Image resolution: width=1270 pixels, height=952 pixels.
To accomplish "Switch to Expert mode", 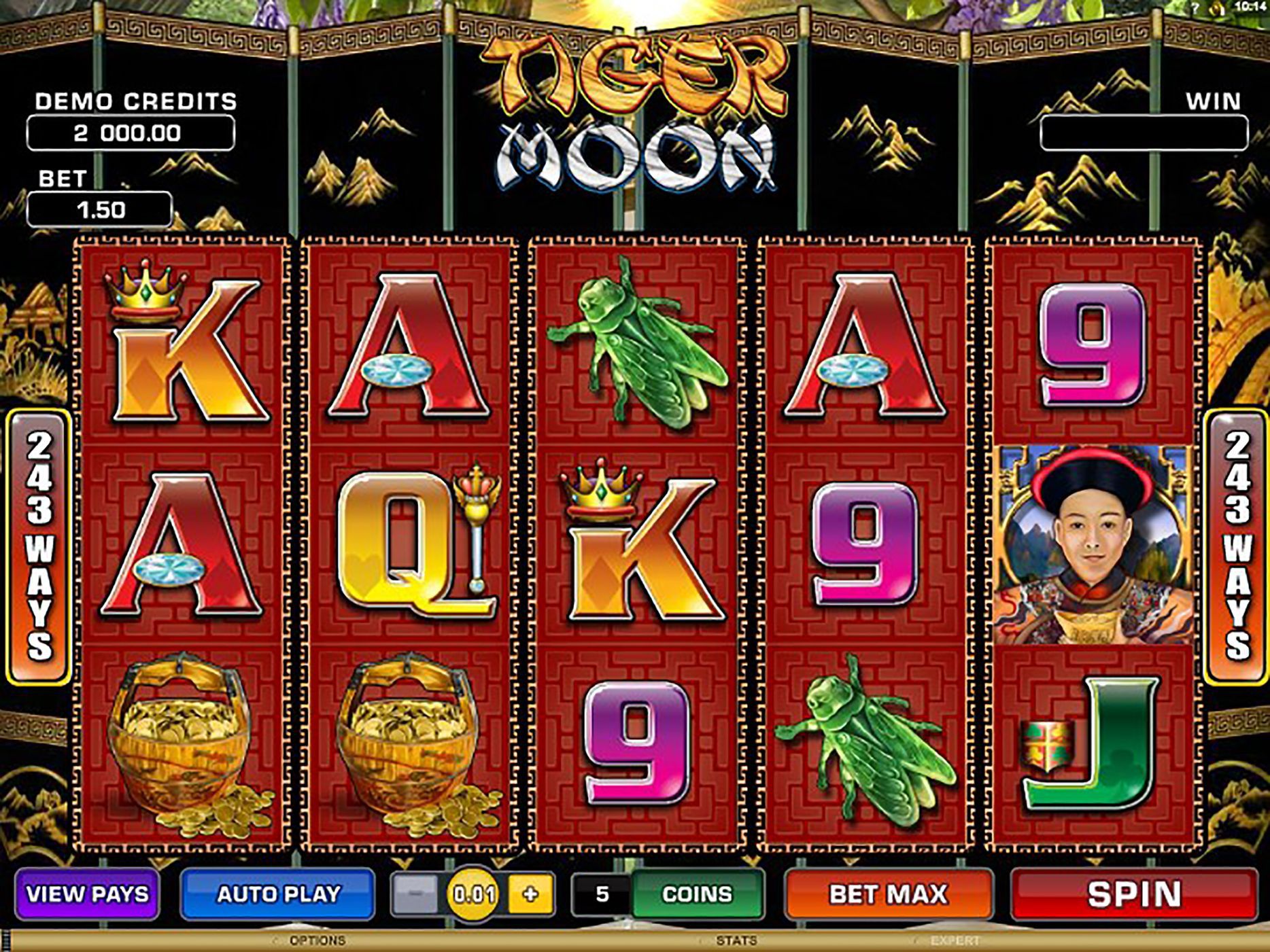I will [955, 941].
